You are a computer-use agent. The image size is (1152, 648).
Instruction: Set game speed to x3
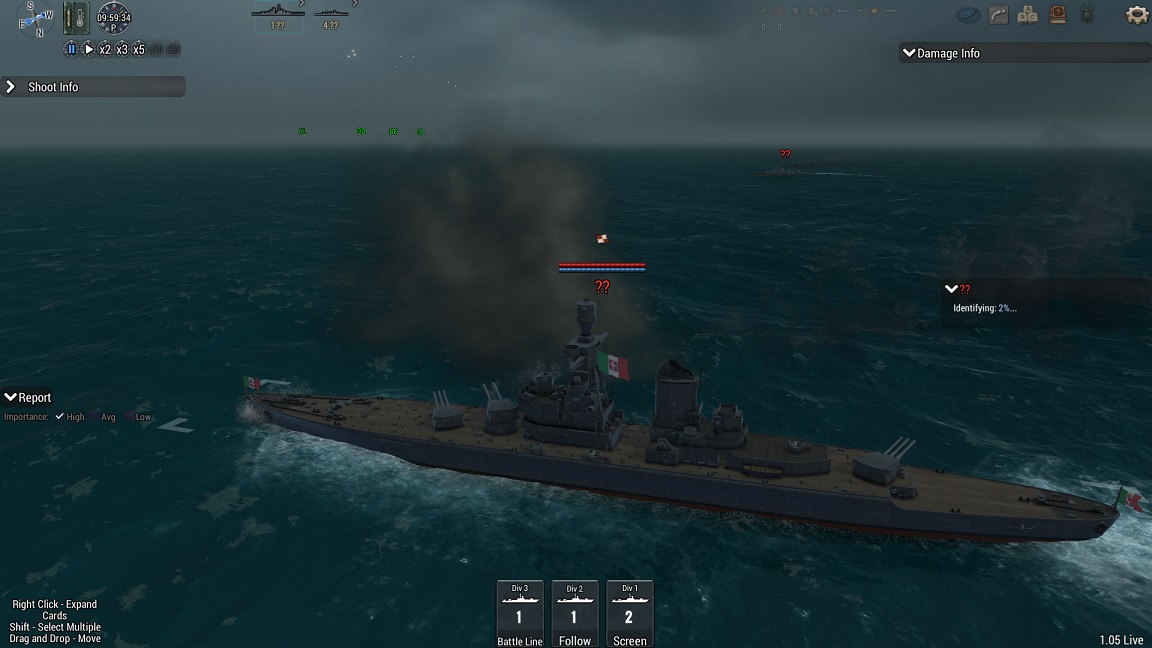122,49
